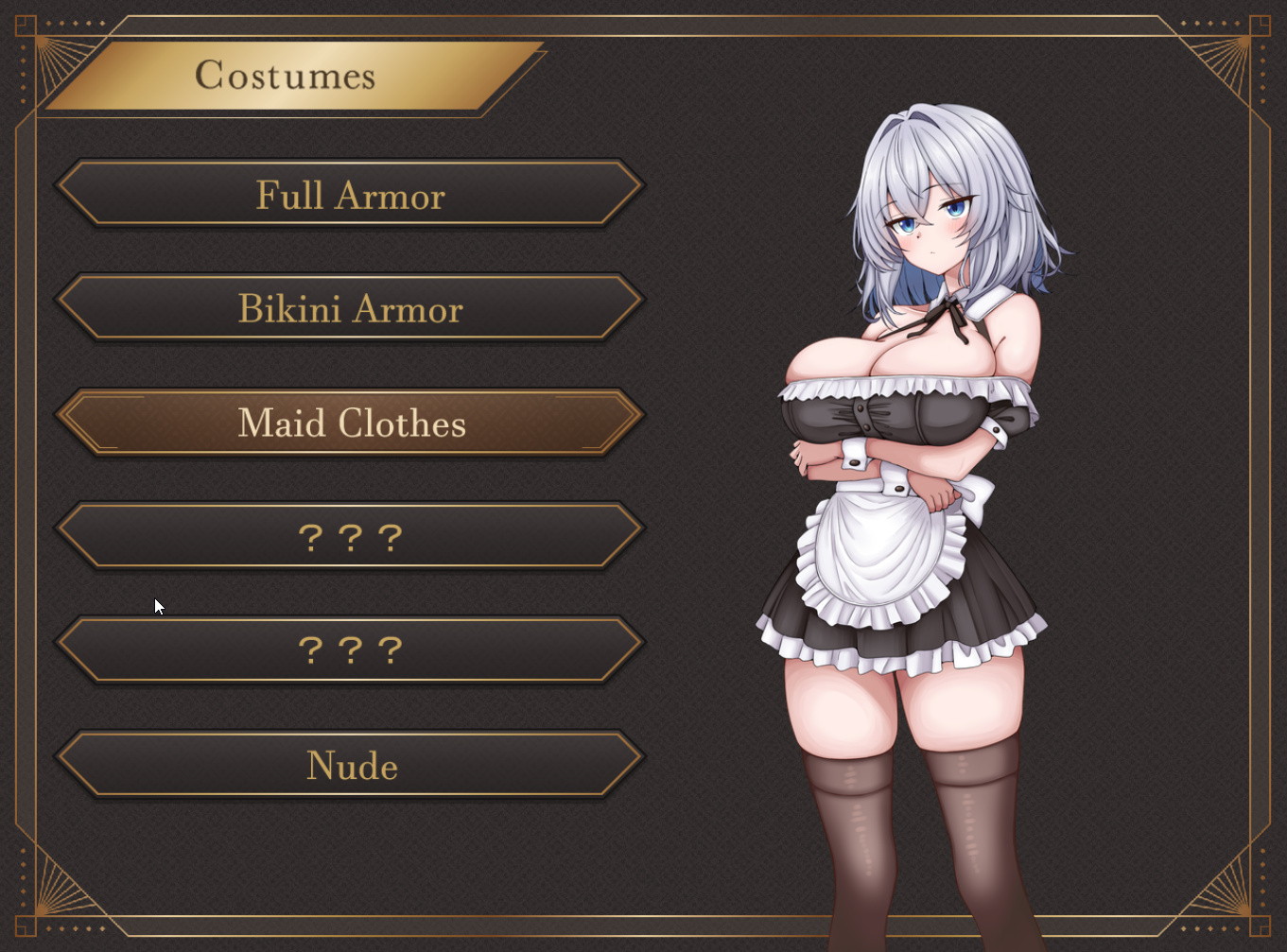Pick the Maid Clothes costume
This screenshot has width=1287, height=952.
tap(350, 423)
